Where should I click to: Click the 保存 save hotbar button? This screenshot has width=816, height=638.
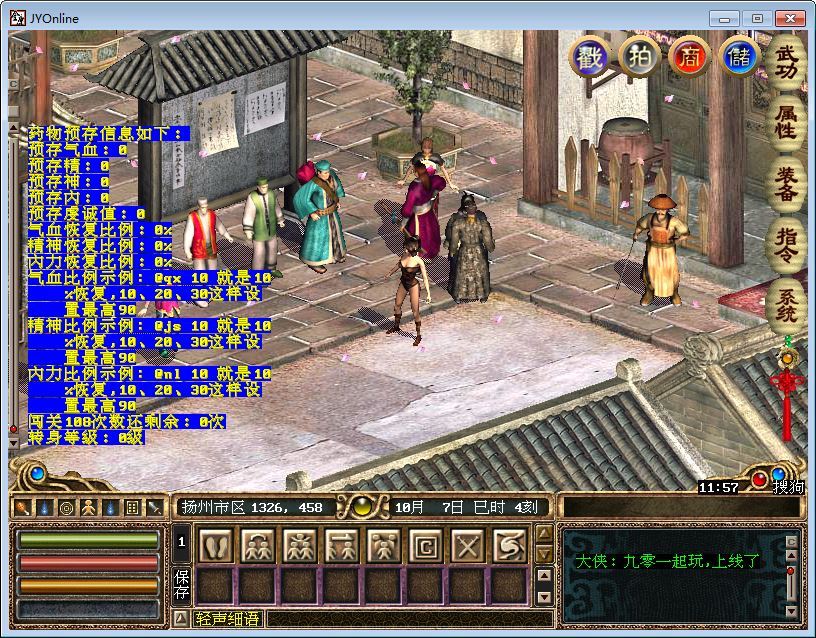(x=182, y=585)
